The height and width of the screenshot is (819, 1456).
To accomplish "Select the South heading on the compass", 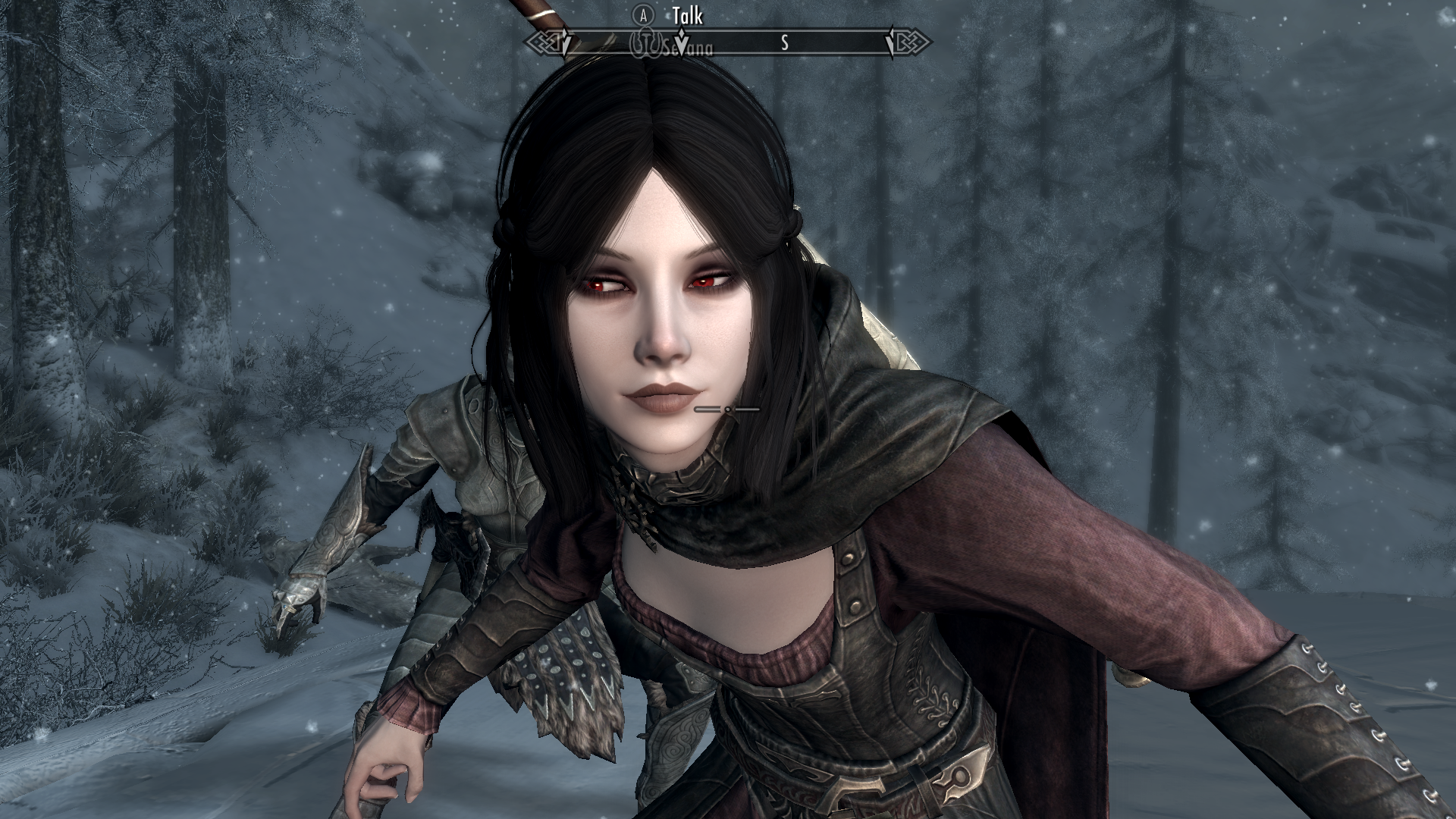I will tap(784, 44).
